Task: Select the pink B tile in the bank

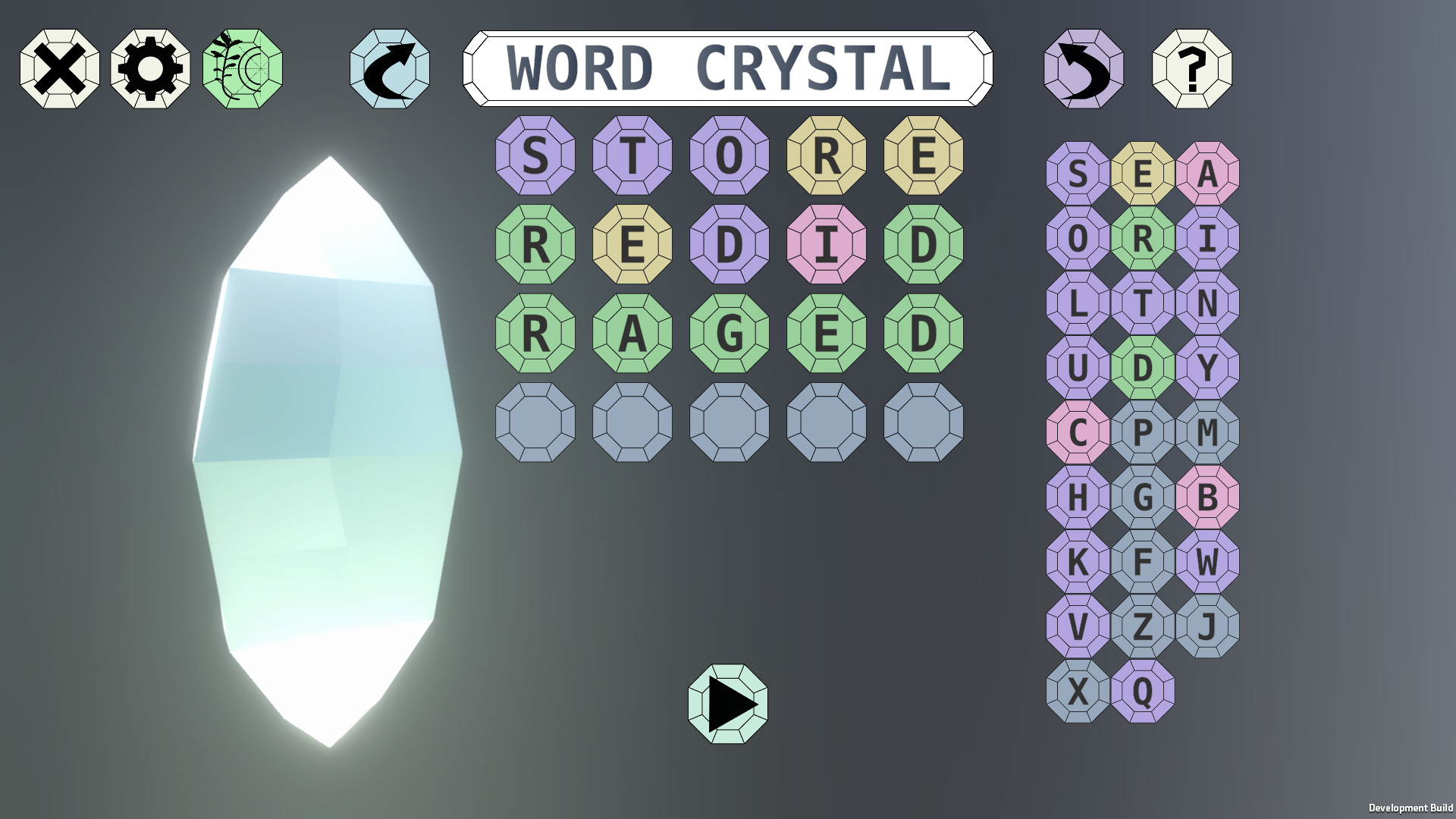Action: click(1207, 497)
